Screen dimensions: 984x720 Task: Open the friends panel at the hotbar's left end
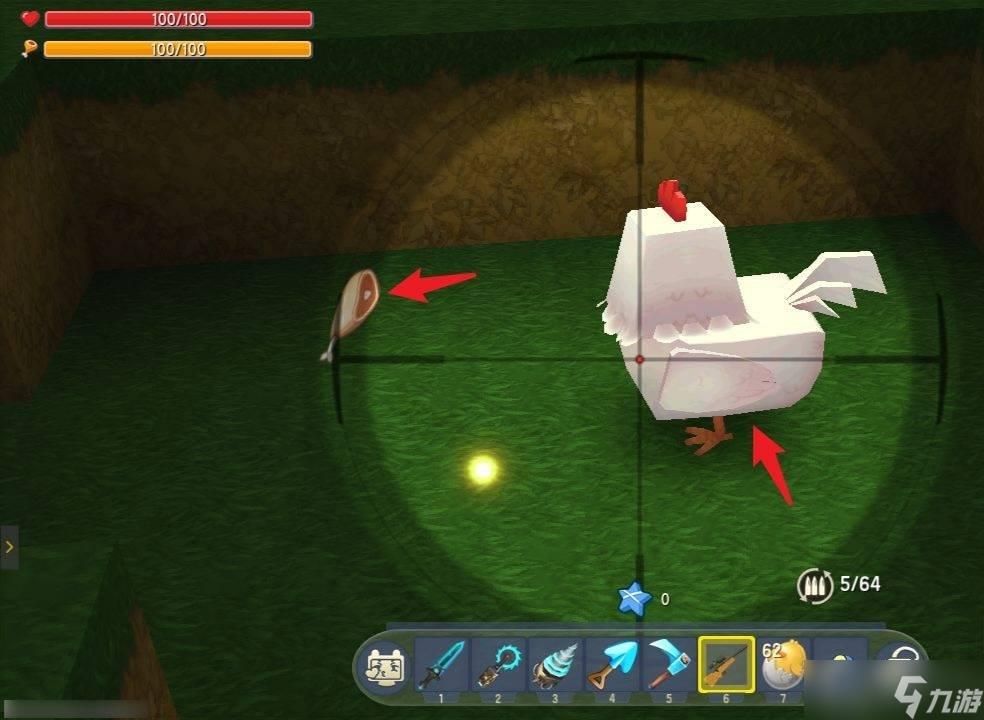pos(385,666)
